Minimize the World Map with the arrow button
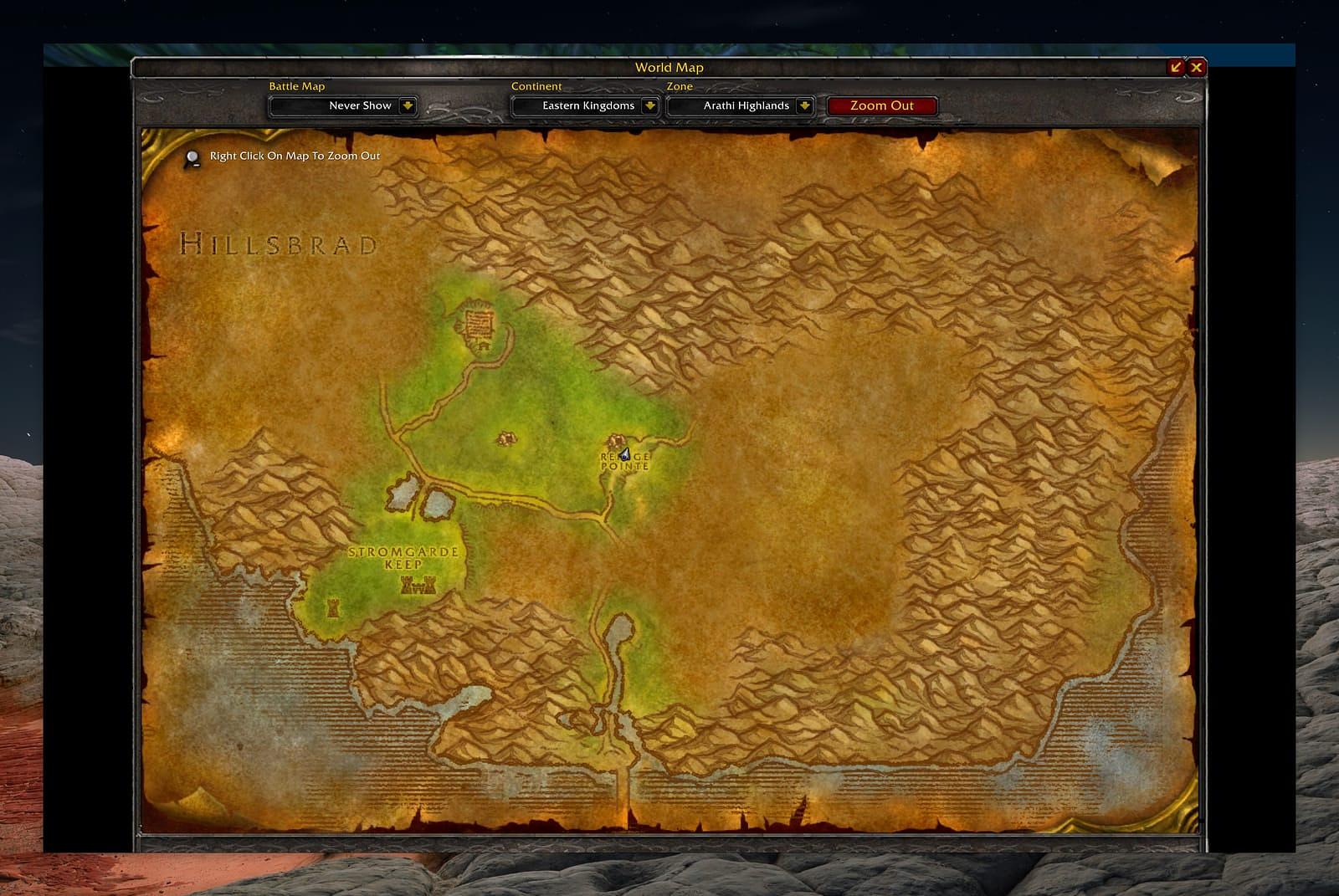The width and height of the screenshot is (1339, 896). pyautogui.click(x=1177, y=67)
